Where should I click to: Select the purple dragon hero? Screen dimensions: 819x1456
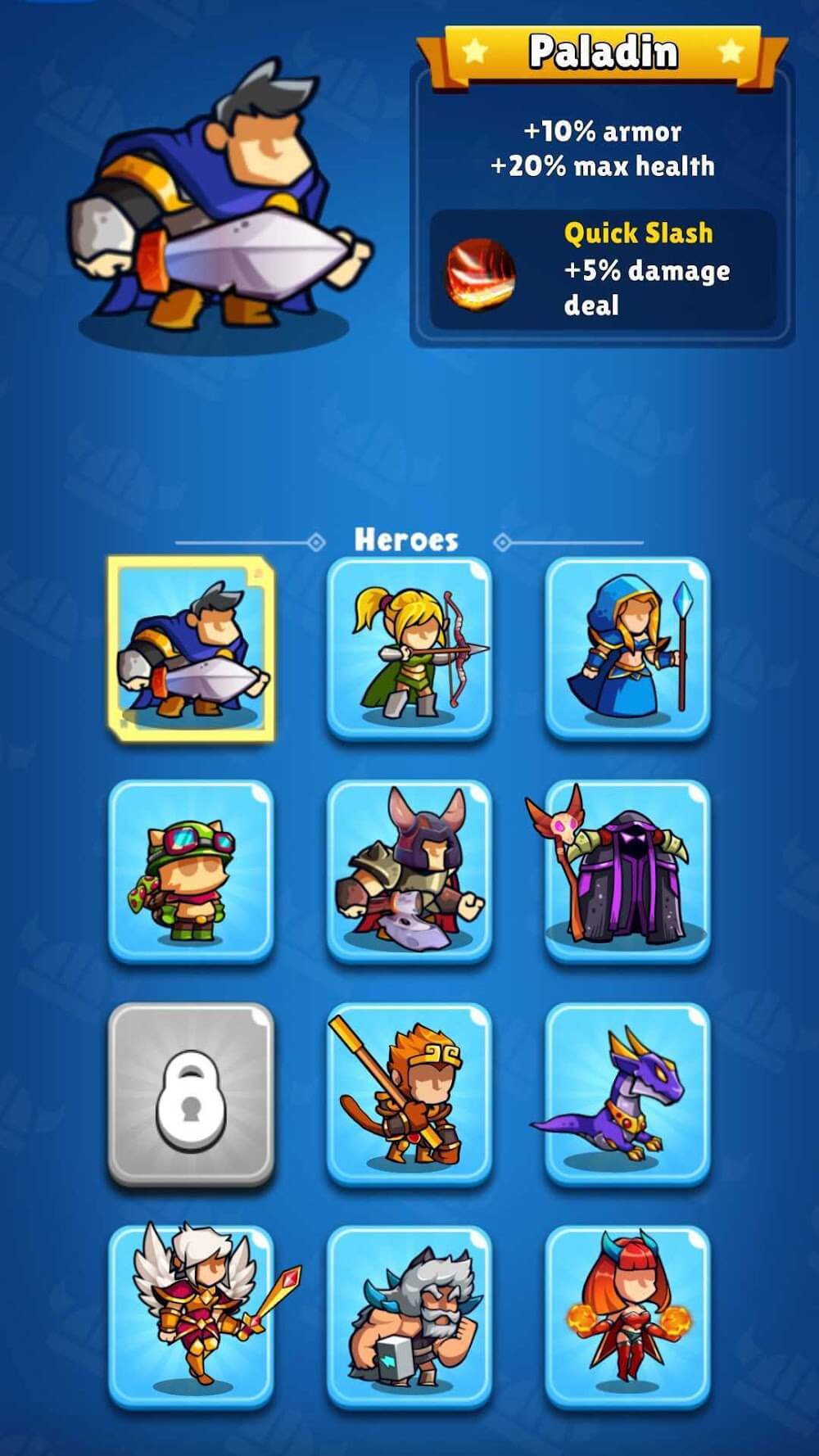coord(627,1094)
